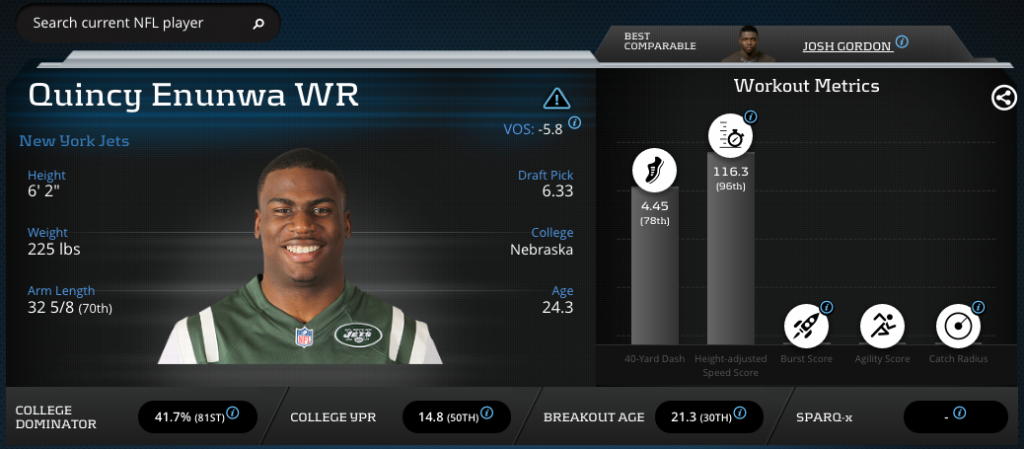
Task: Click the Quincy Enunwa player photo
Action: click(x=300, y=260)
